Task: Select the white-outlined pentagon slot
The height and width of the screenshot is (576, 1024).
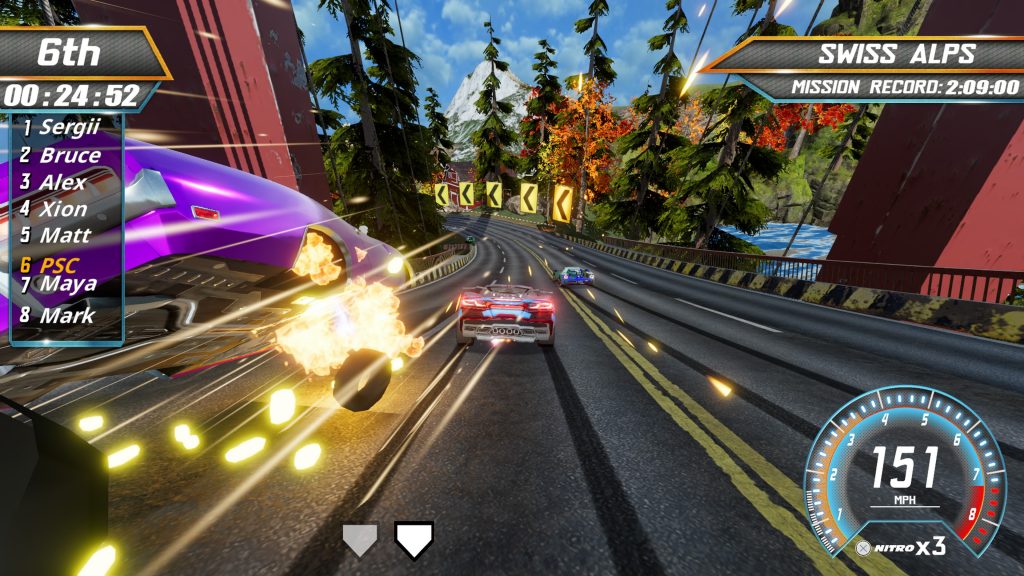Action: tap(414, 540)
